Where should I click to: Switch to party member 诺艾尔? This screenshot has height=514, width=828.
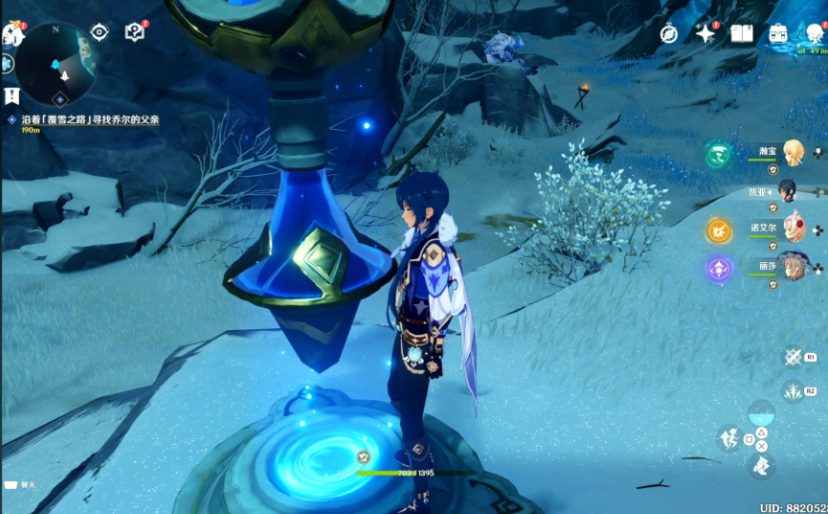pos(793,228)
